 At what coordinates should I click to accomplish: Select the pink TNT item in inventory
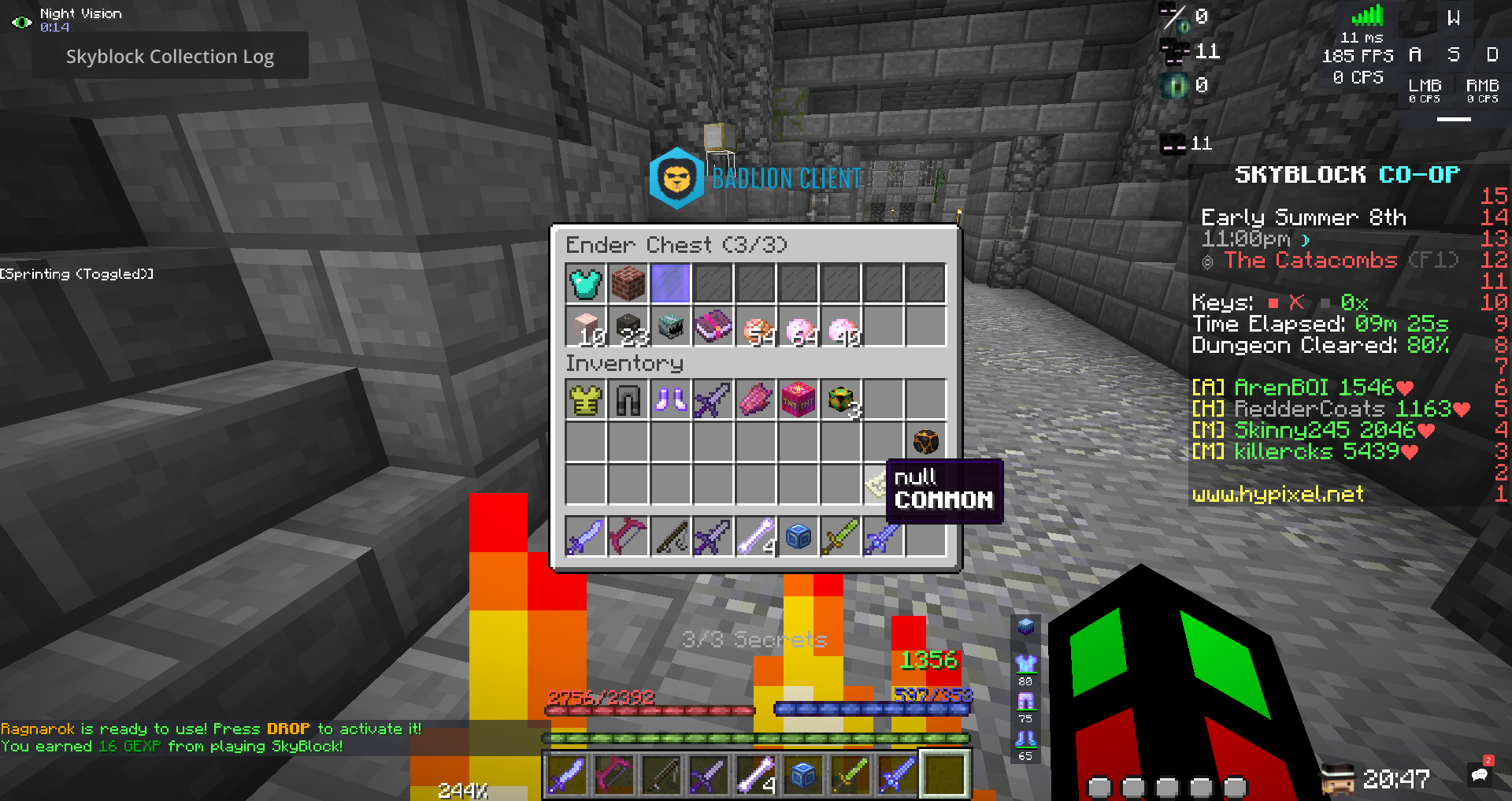point(799,399)
